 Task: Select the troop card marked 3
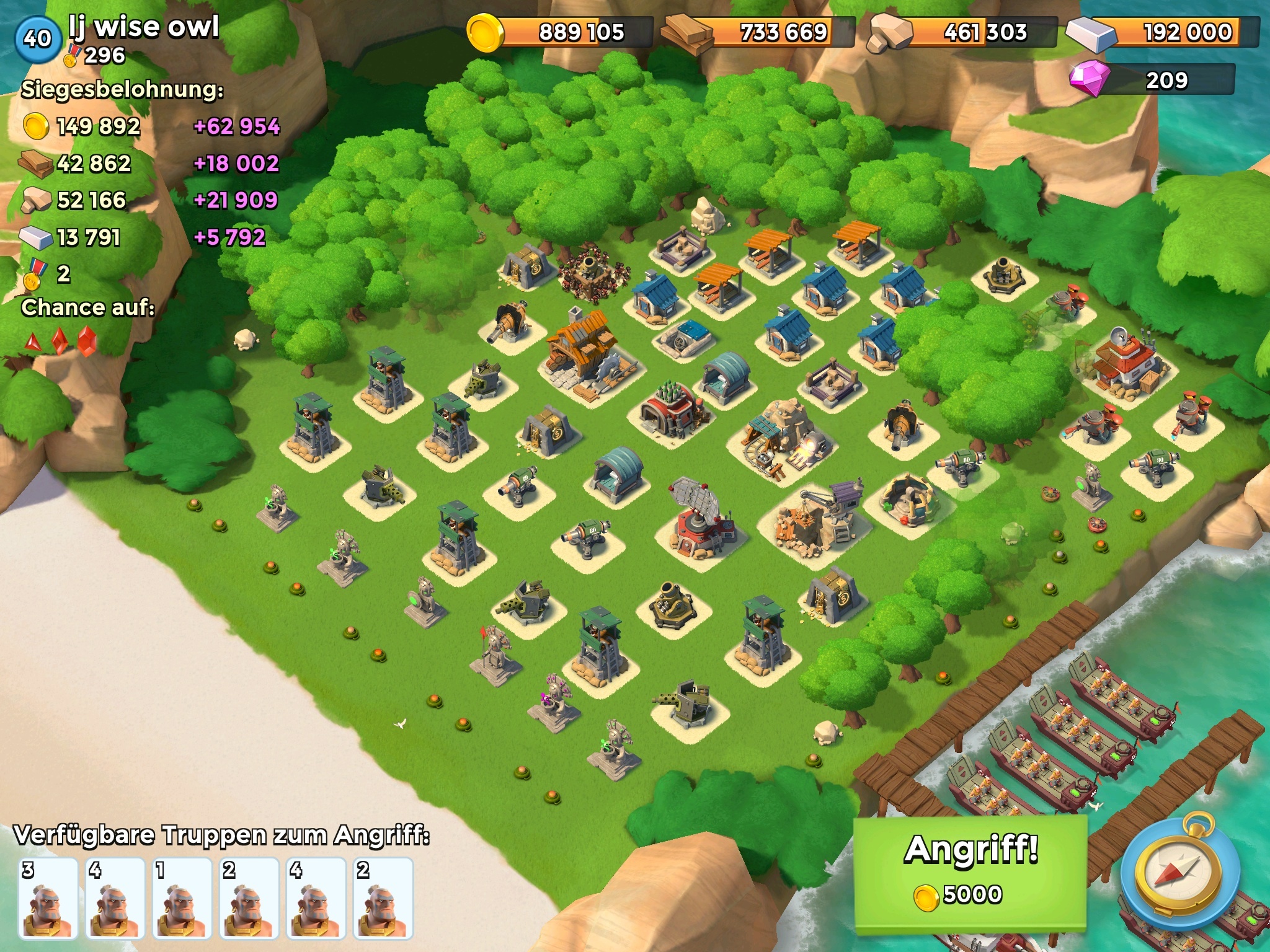[x=48, y=897]
